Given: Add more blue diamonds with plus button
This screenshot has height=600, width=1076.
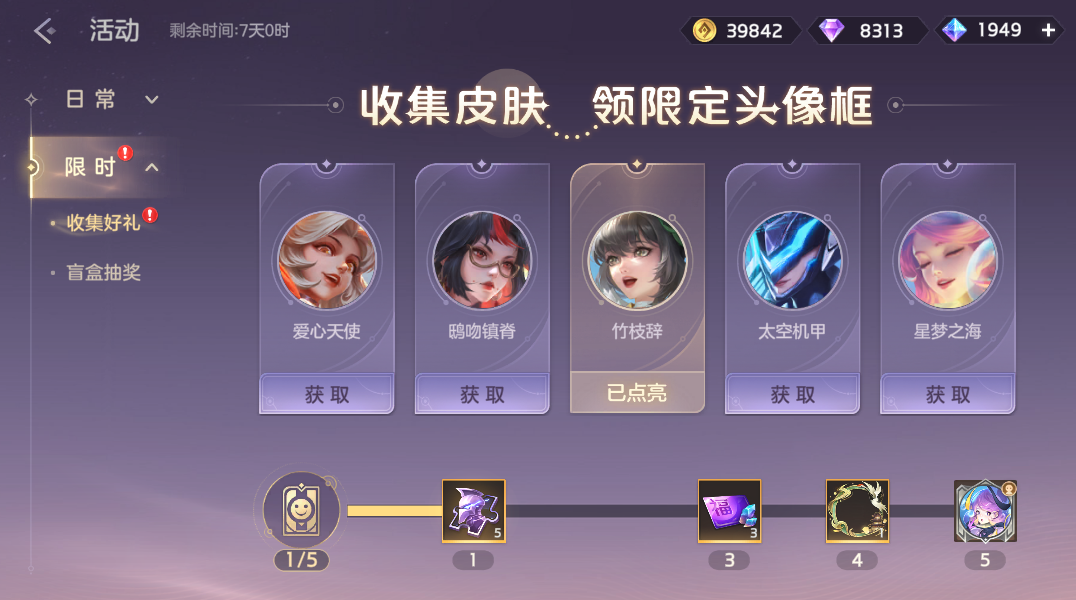Looking at the screenshot, I should pos(1048,30).
